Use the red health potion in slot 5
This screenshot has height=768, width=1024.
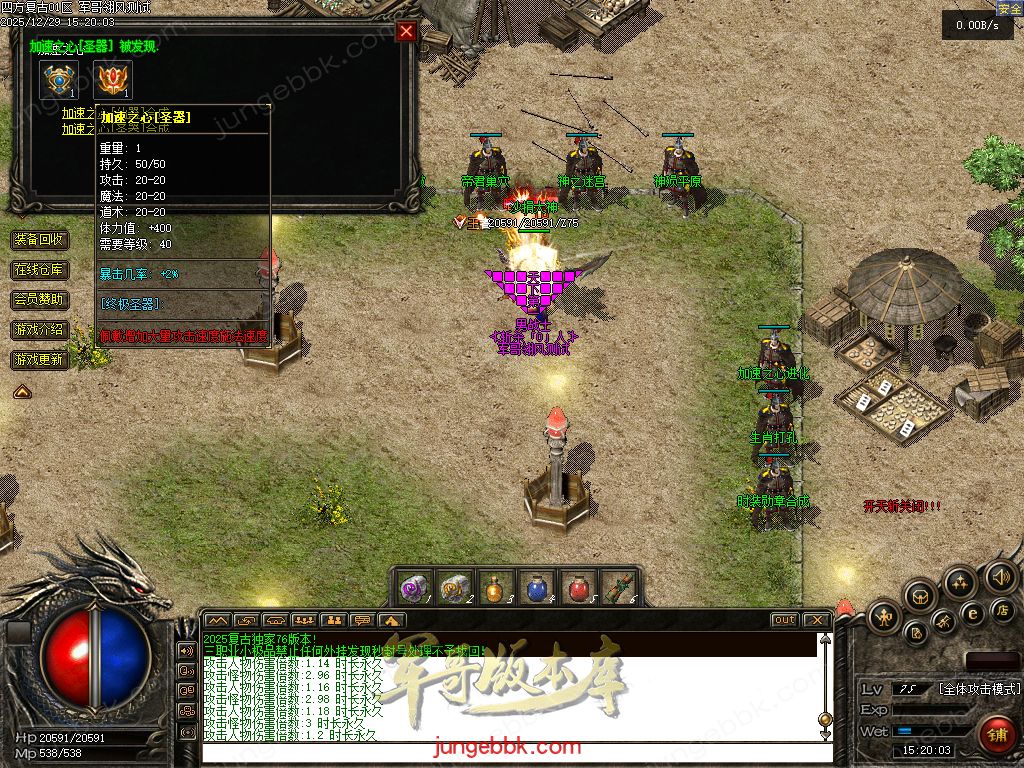click(577, 587)
